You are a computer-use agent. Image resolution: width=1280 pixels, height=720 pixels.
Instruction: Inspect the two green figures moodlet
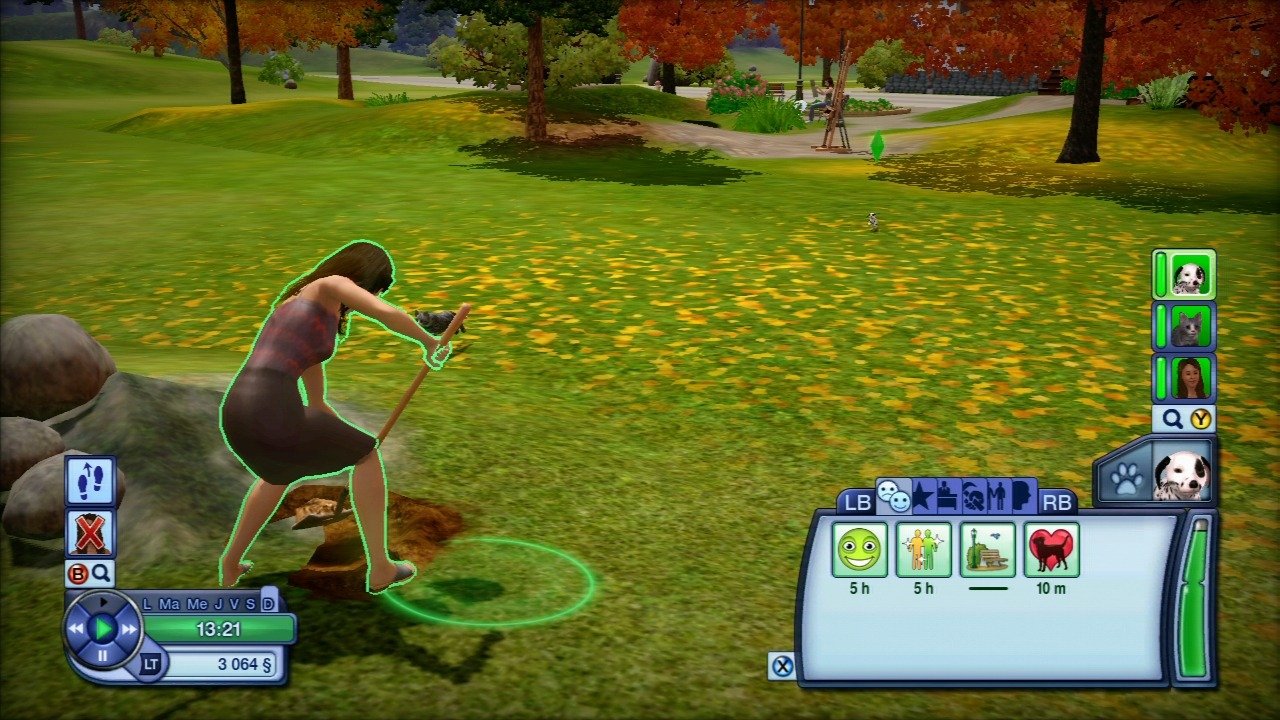pyautogui.click(x=923, y=549)
